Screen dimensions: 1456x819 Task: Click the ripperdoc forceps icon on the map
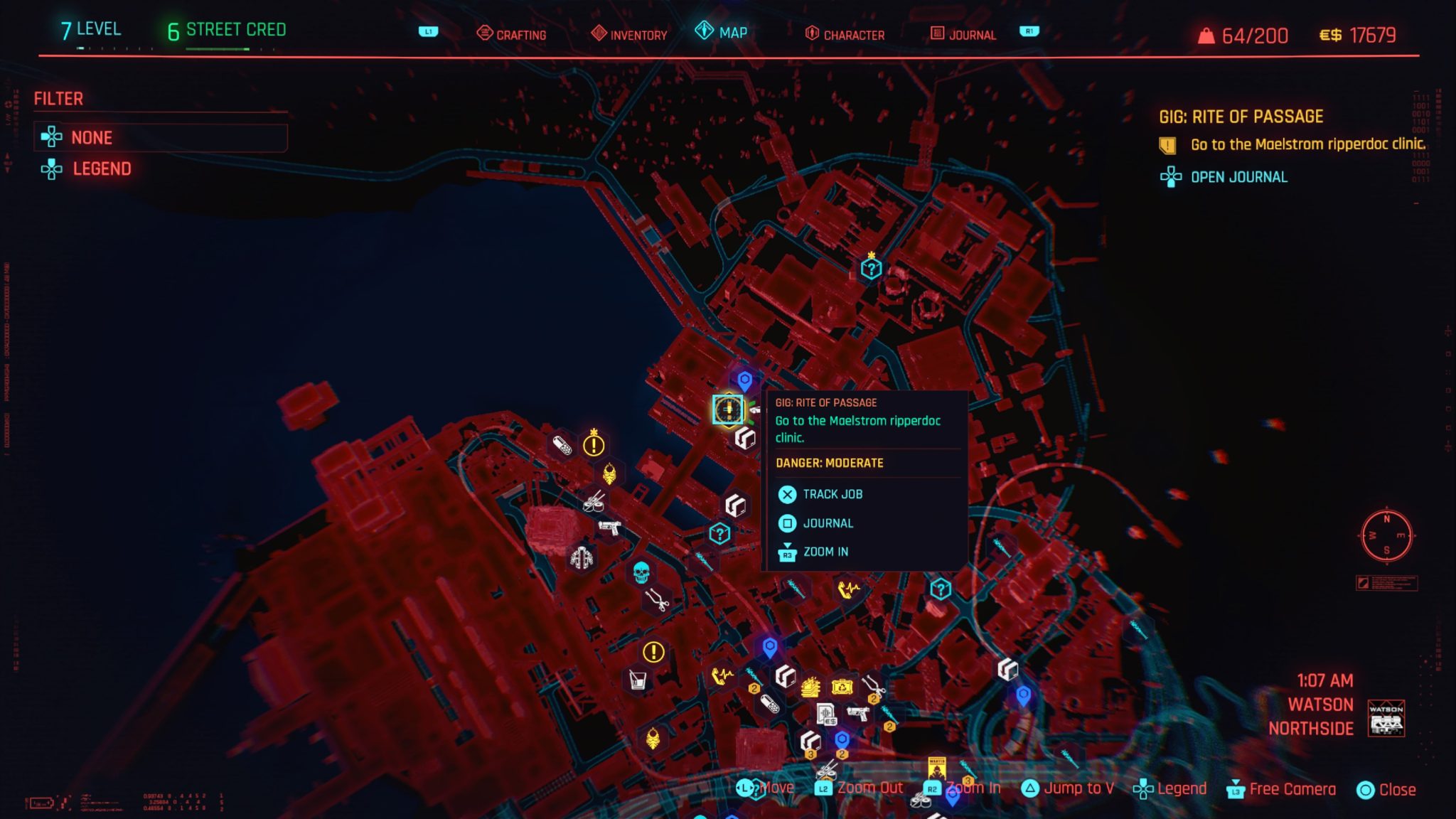(x=658, y=599)
